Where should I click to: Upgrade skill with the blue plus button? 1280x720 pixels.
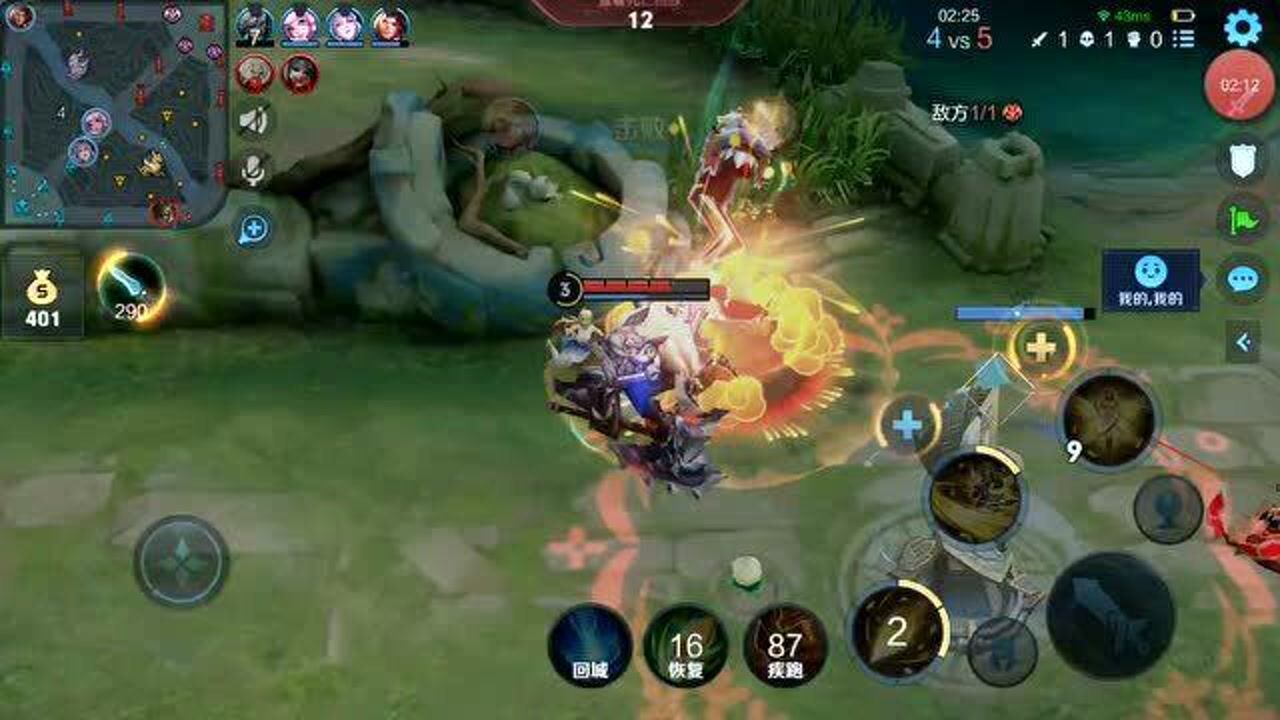pyautogui.click(x=907, y=426)
